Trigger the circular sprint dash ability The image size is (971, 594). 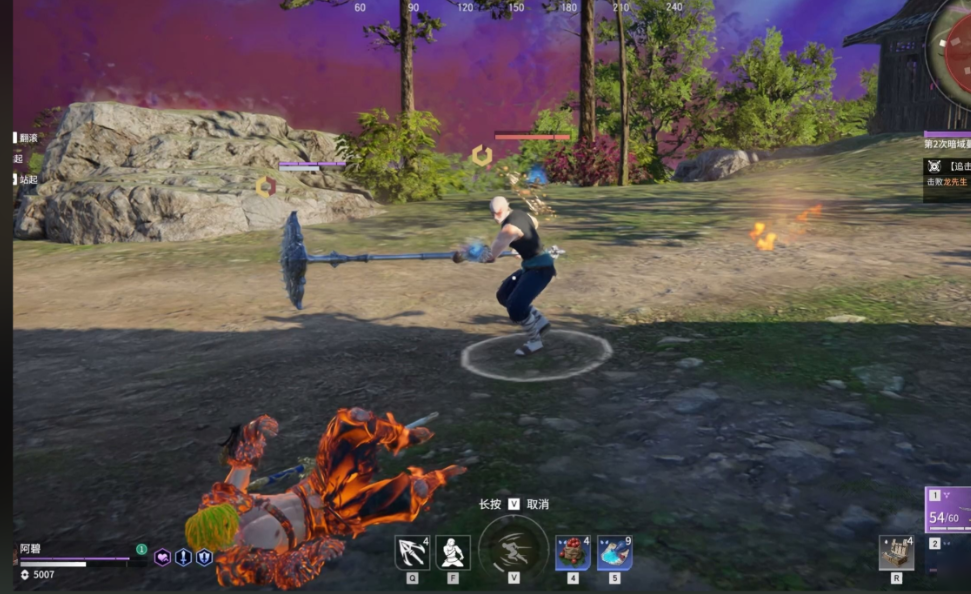click(513, 549)
